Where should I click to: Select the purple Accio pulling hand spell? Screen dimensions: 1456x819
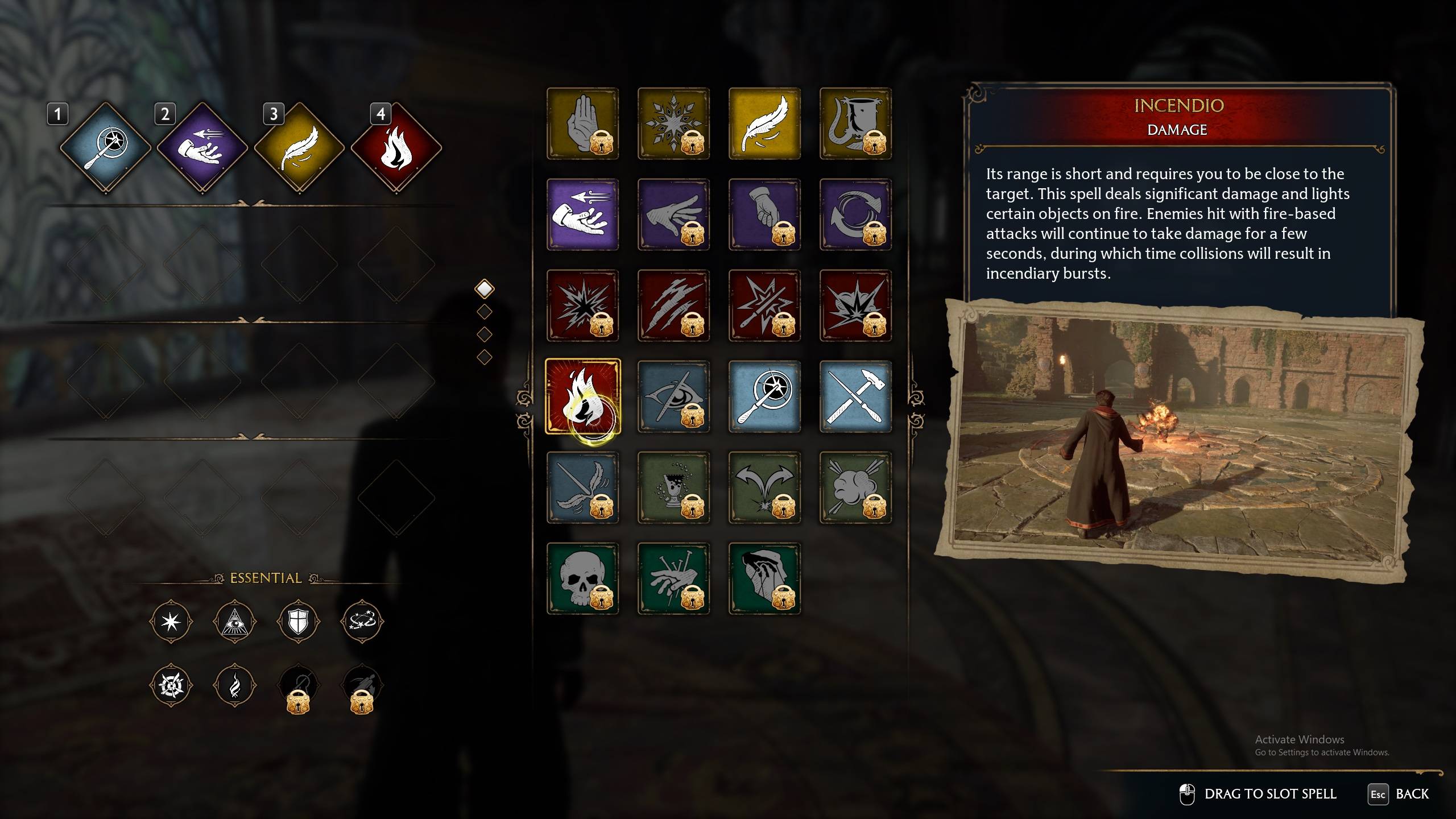[582, 214]
